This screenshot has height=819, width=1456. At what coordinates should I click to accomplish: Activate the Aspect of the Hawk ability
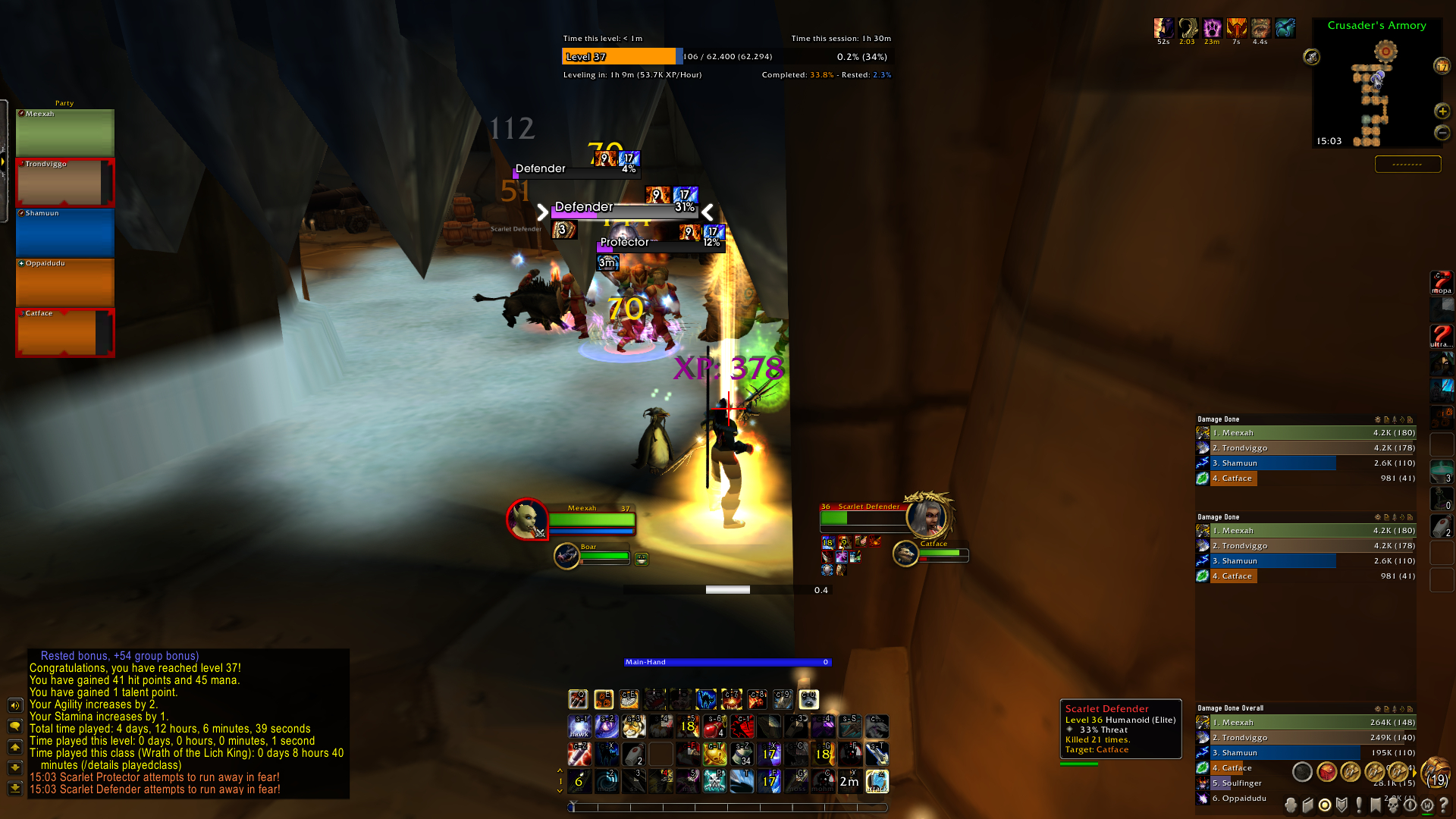[x=579, y=727]
